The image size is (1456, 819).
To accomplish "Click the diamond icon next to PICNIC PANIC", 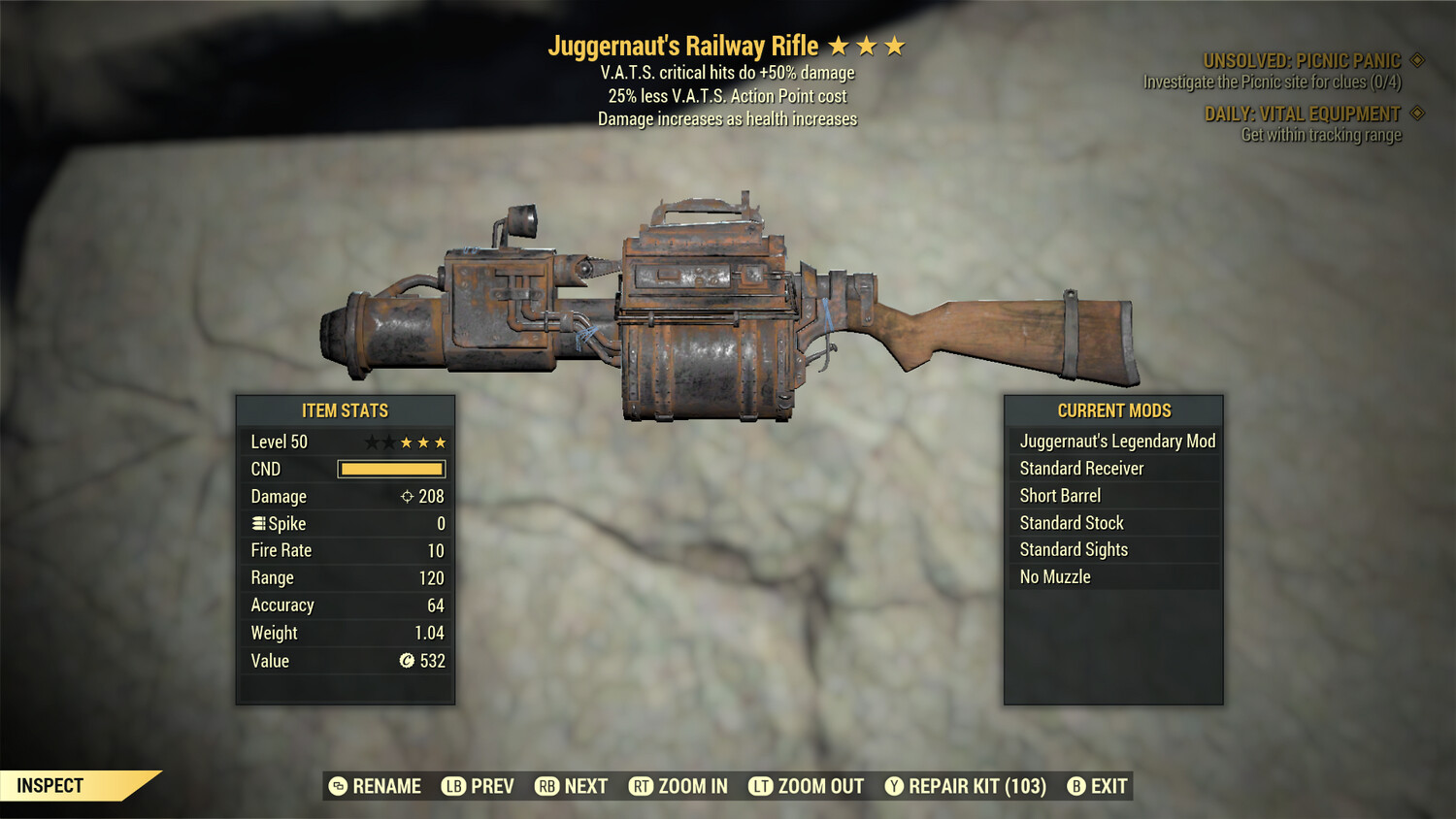I will coord(1417,59).
